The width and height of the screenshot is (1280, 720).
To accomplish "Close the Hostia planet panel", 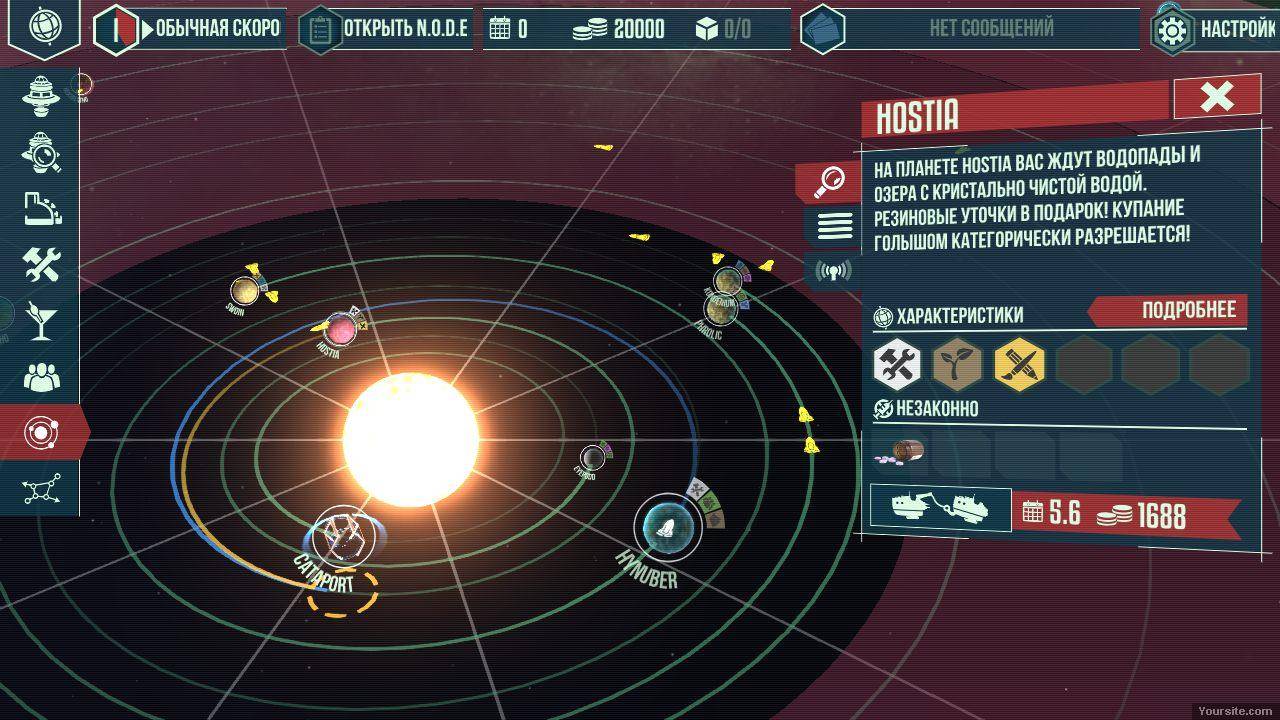I will pos(1216,97).
